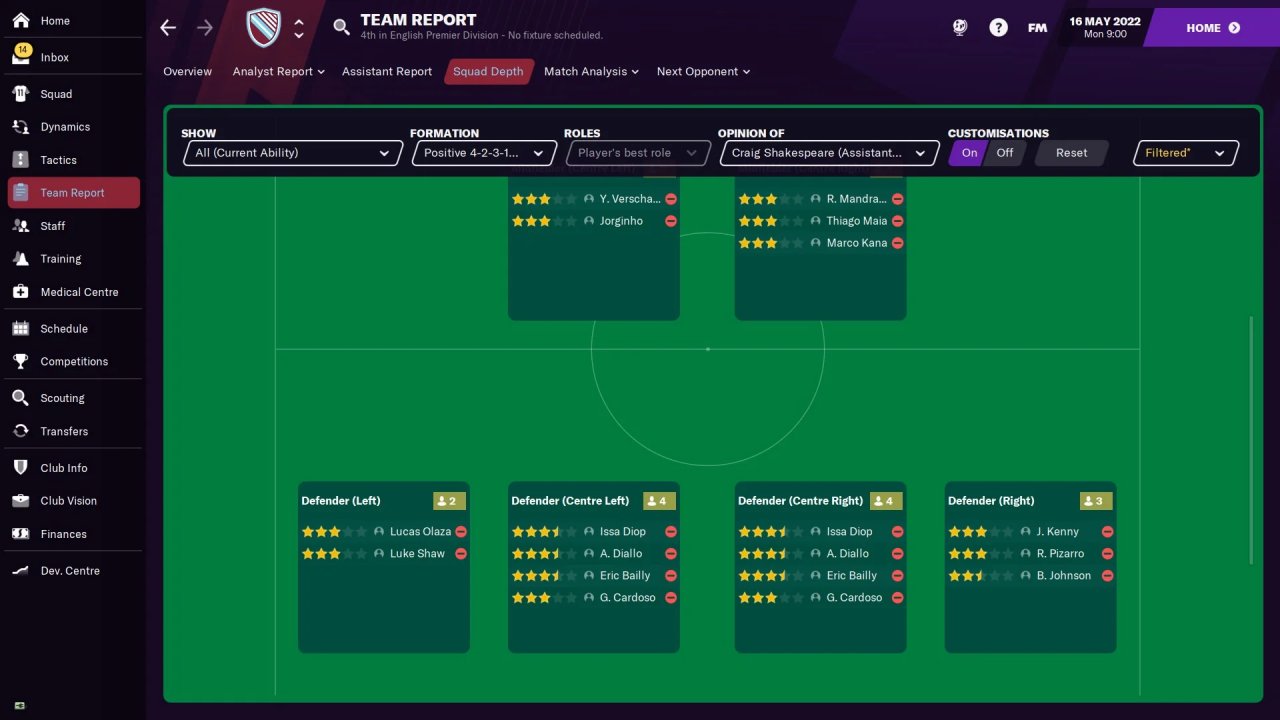Screen dimensions: 1280x720
Task: Expand the Match Analysis tab menu
Action: [591, 72]
